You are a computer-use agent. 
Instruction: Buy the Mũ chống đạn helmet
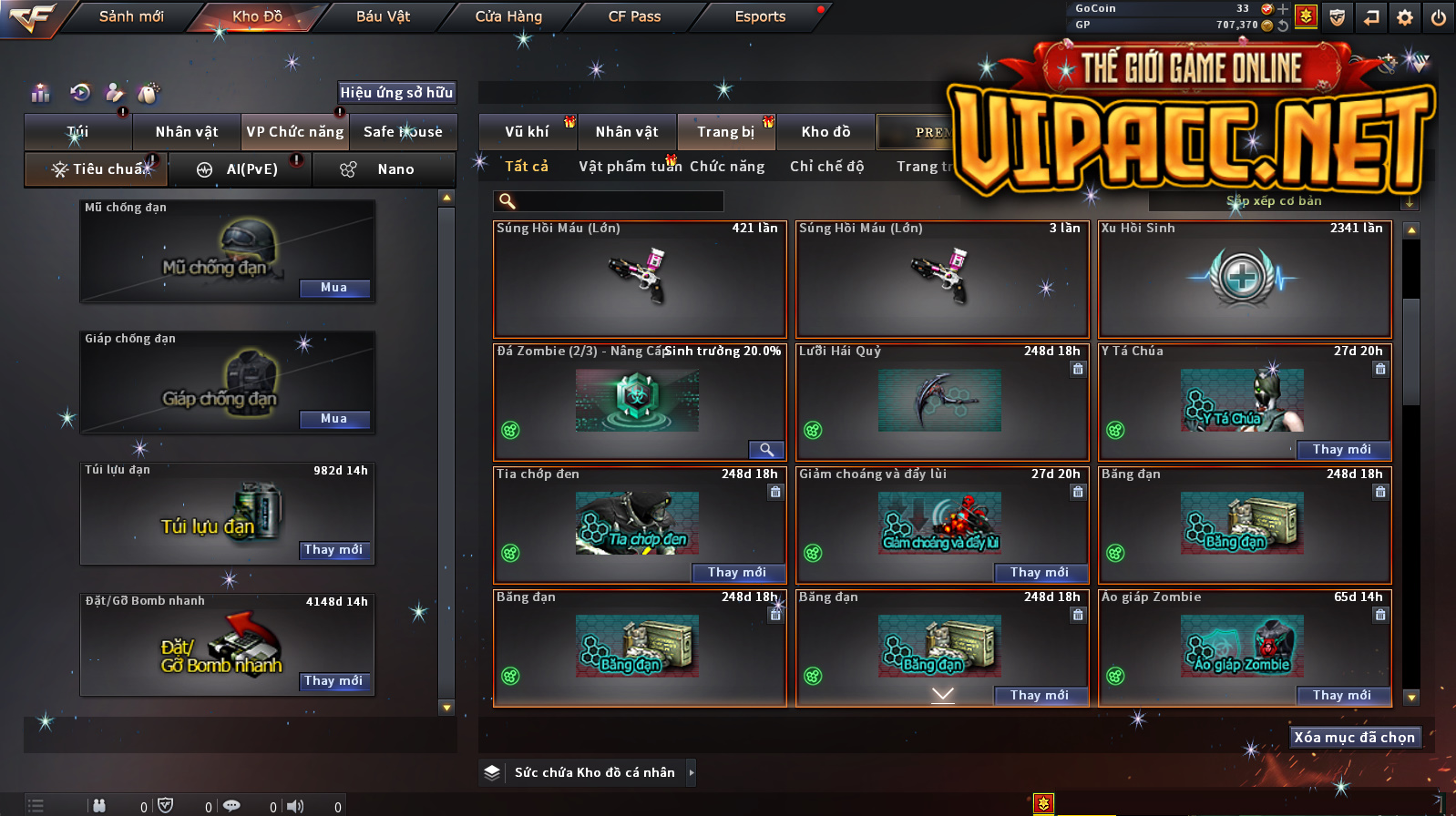click(x=334, y=288)
